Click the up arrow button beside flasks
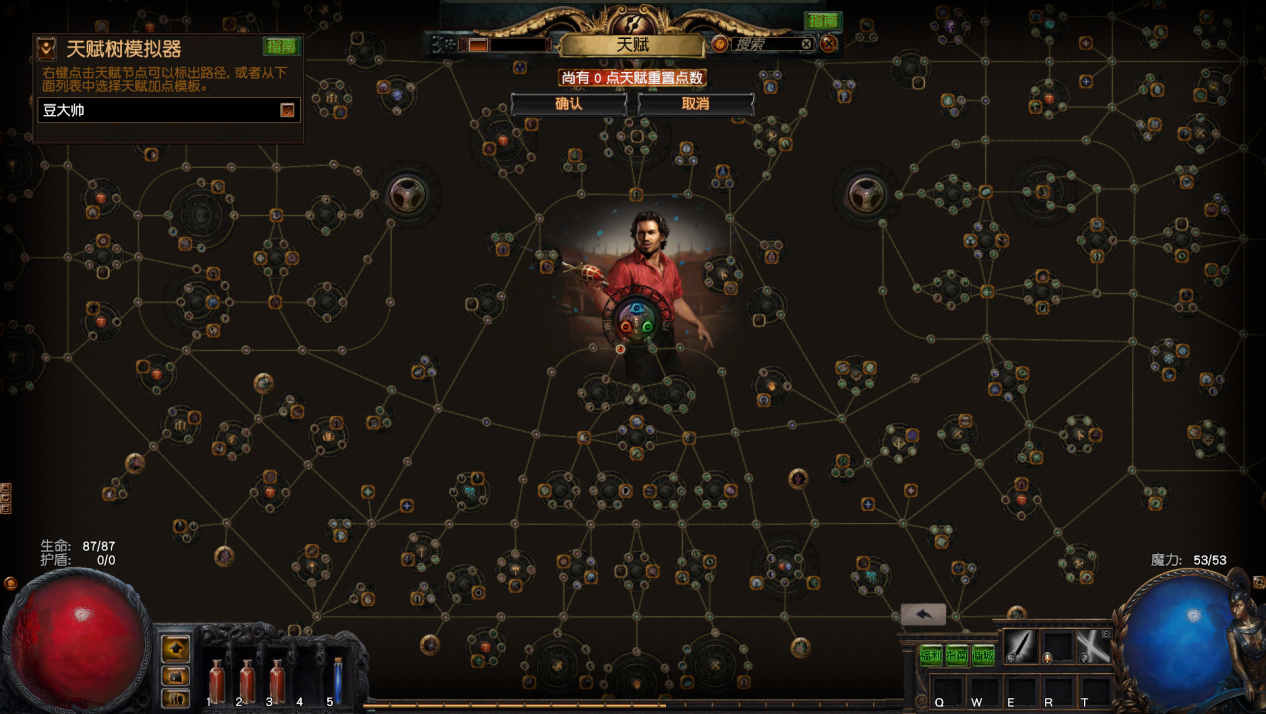The width and height of the screenshot is (1266, 714). [176, 649]
